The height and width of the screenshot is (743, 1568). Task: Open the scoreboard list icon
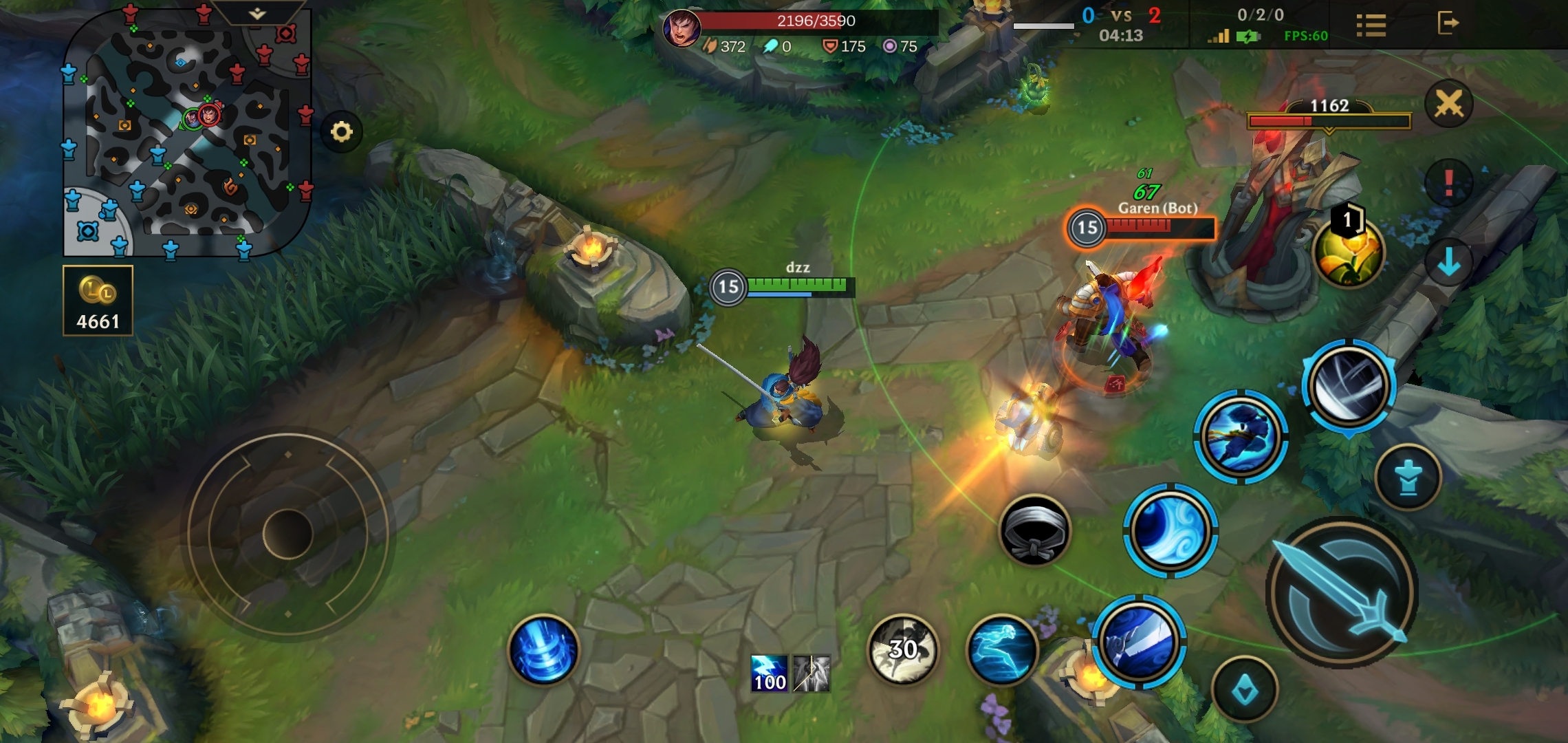pyautogui.click(x=1371, y=25)
